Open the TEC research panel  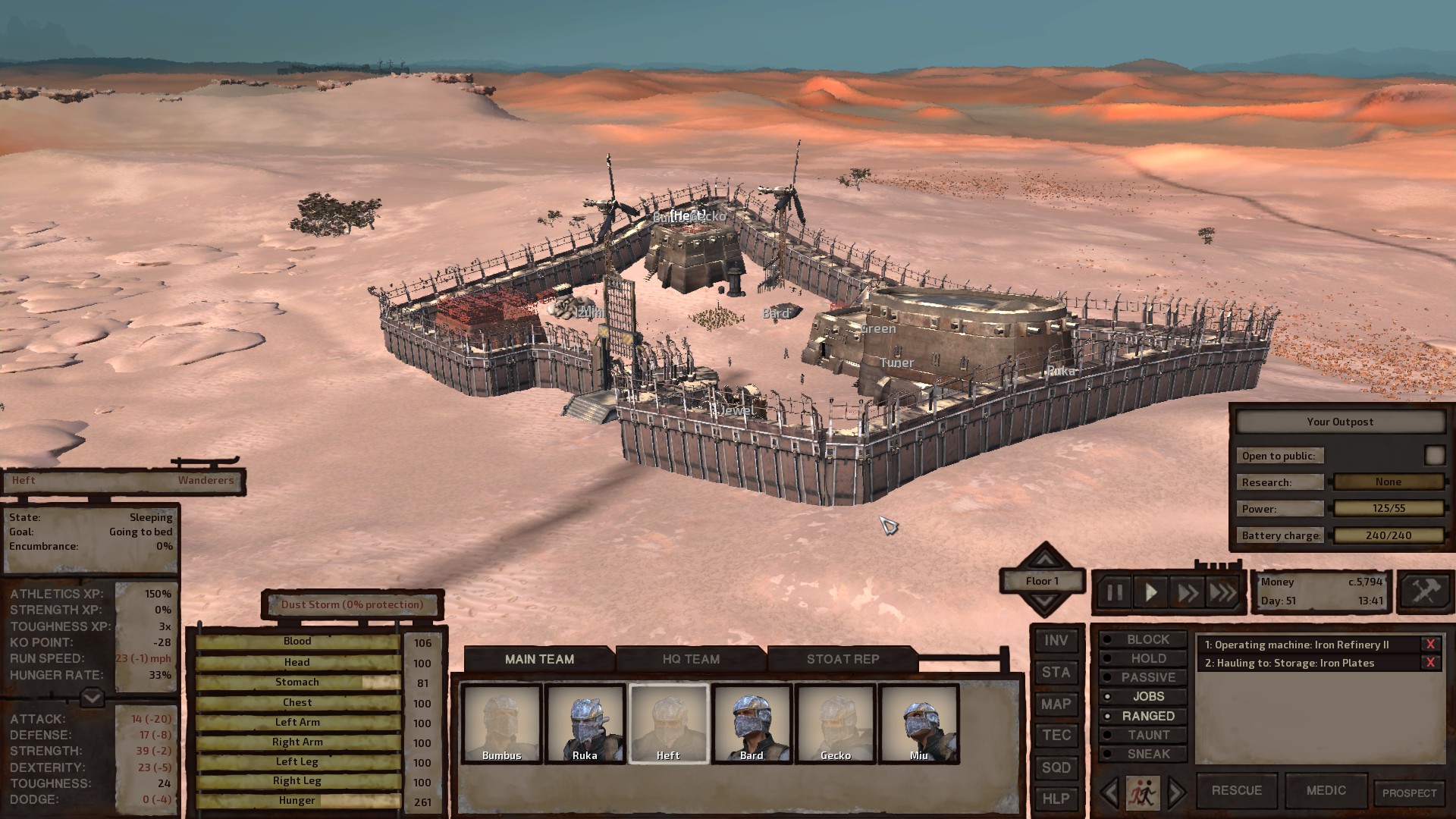pyautogui.click(x=1056, y=736)
